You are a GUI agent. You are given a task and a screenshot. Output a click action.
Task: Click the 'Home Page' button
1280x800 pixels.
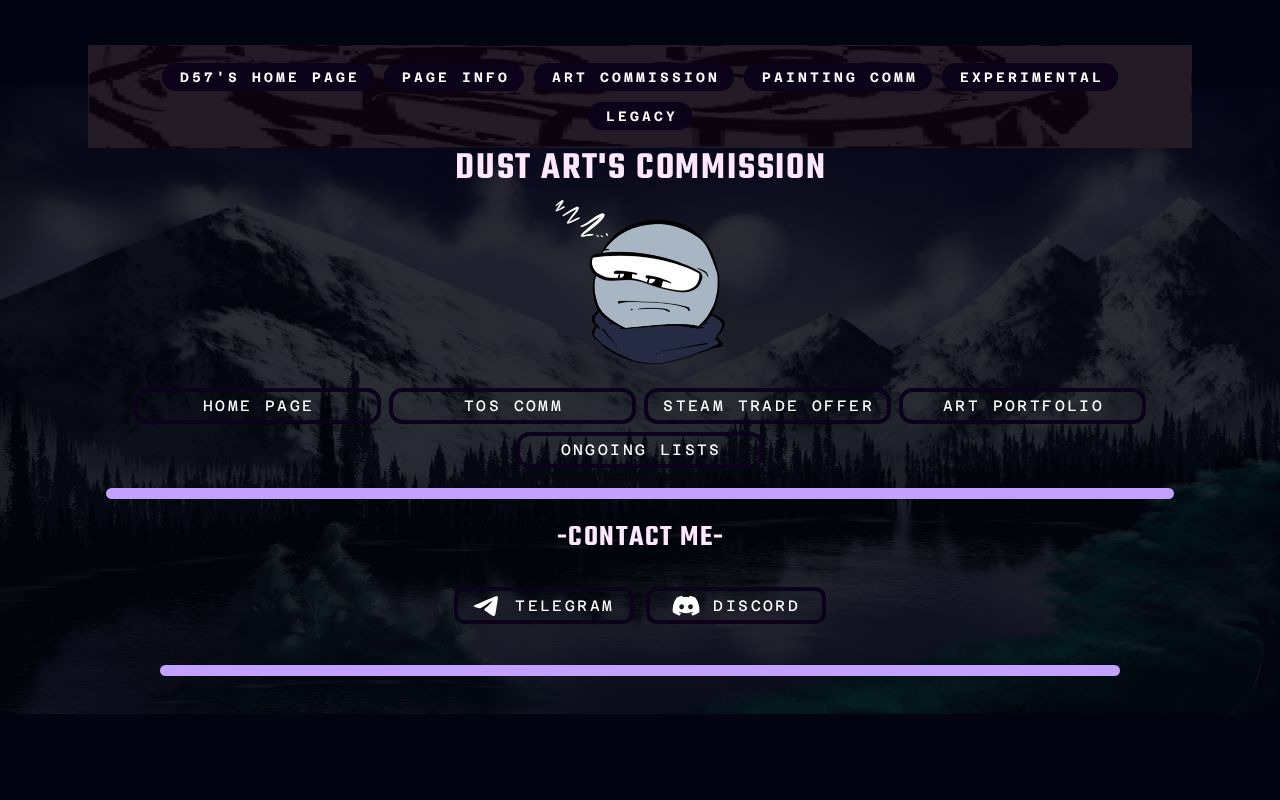coord(257,406)
